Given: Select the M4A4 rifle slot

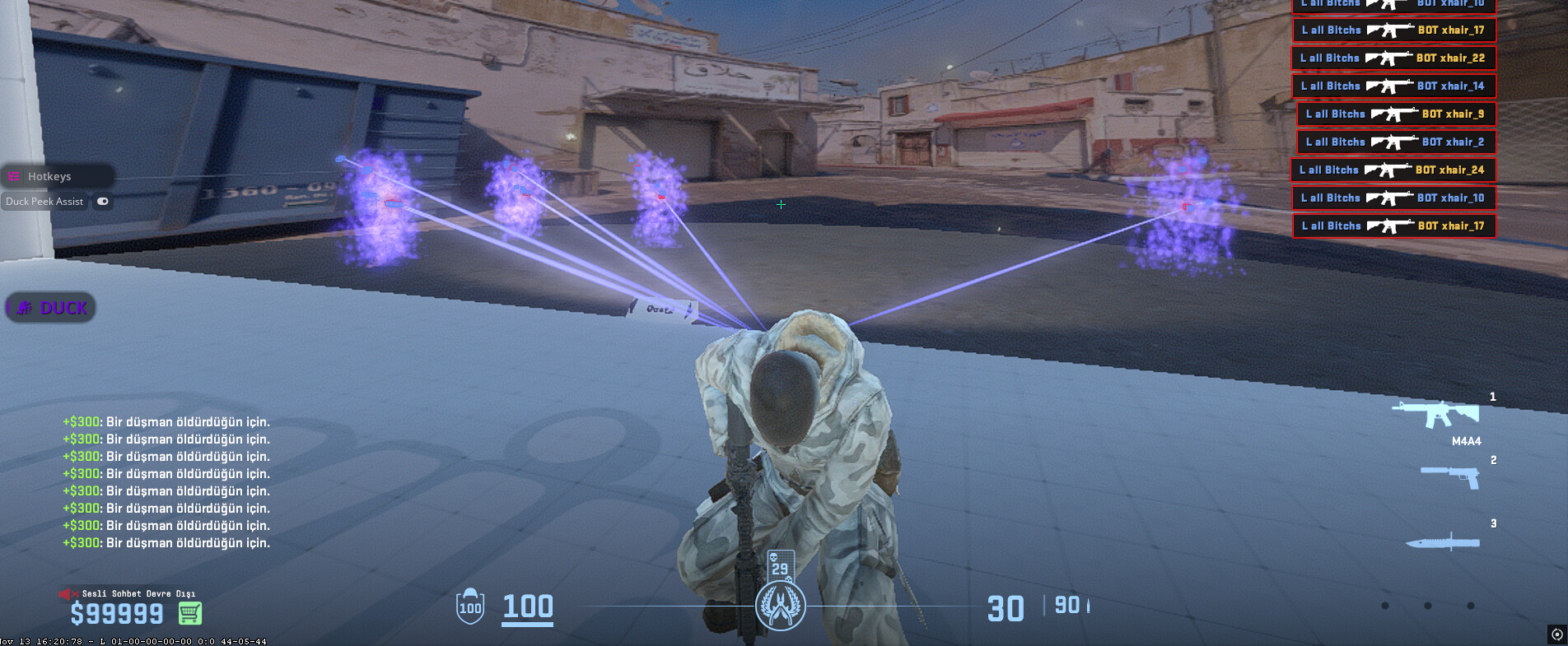Looking at the screenshot, I should pos(1437,414).
